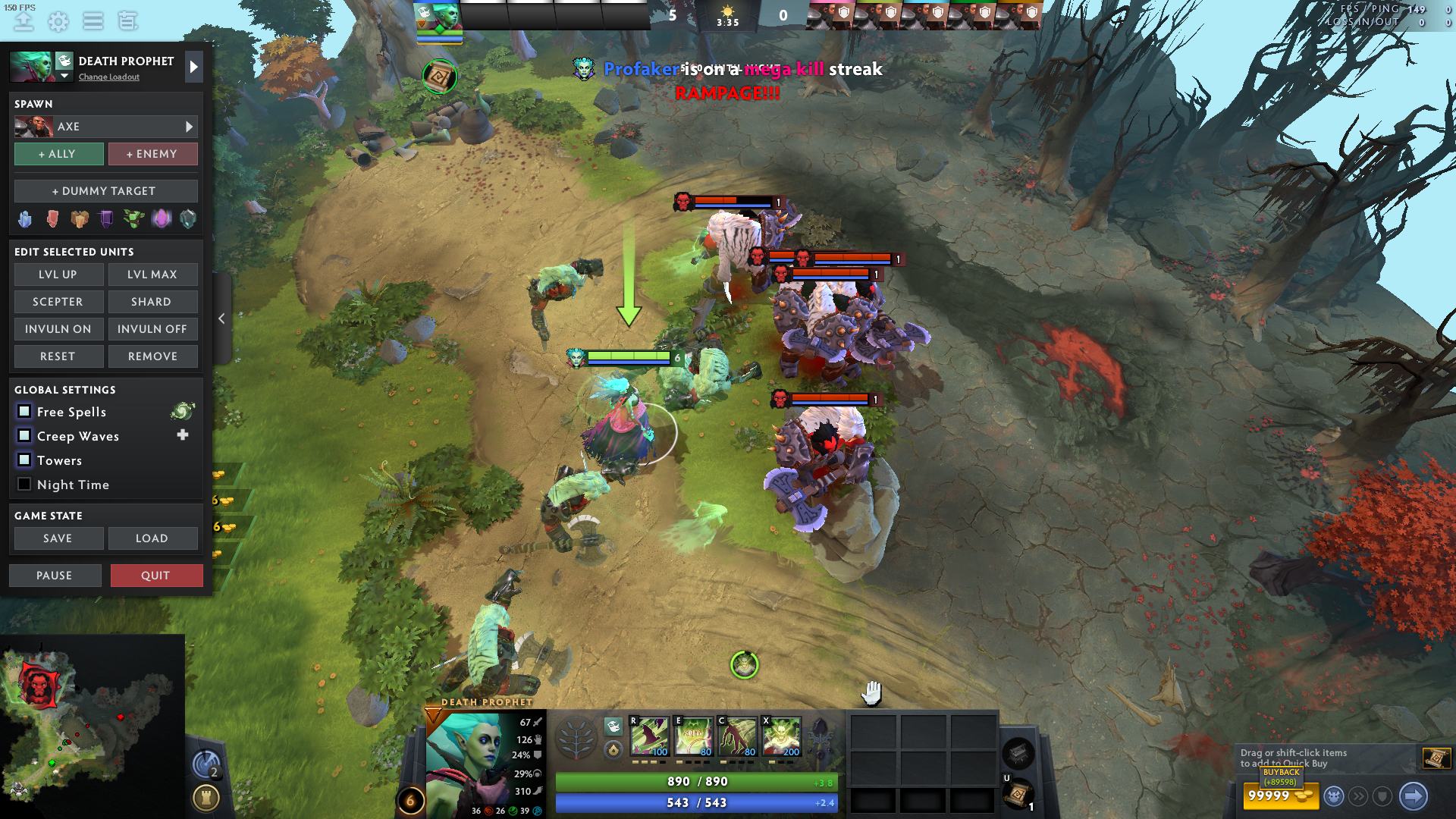
Task: Open the settings gear icon
Action: (58, 21)
